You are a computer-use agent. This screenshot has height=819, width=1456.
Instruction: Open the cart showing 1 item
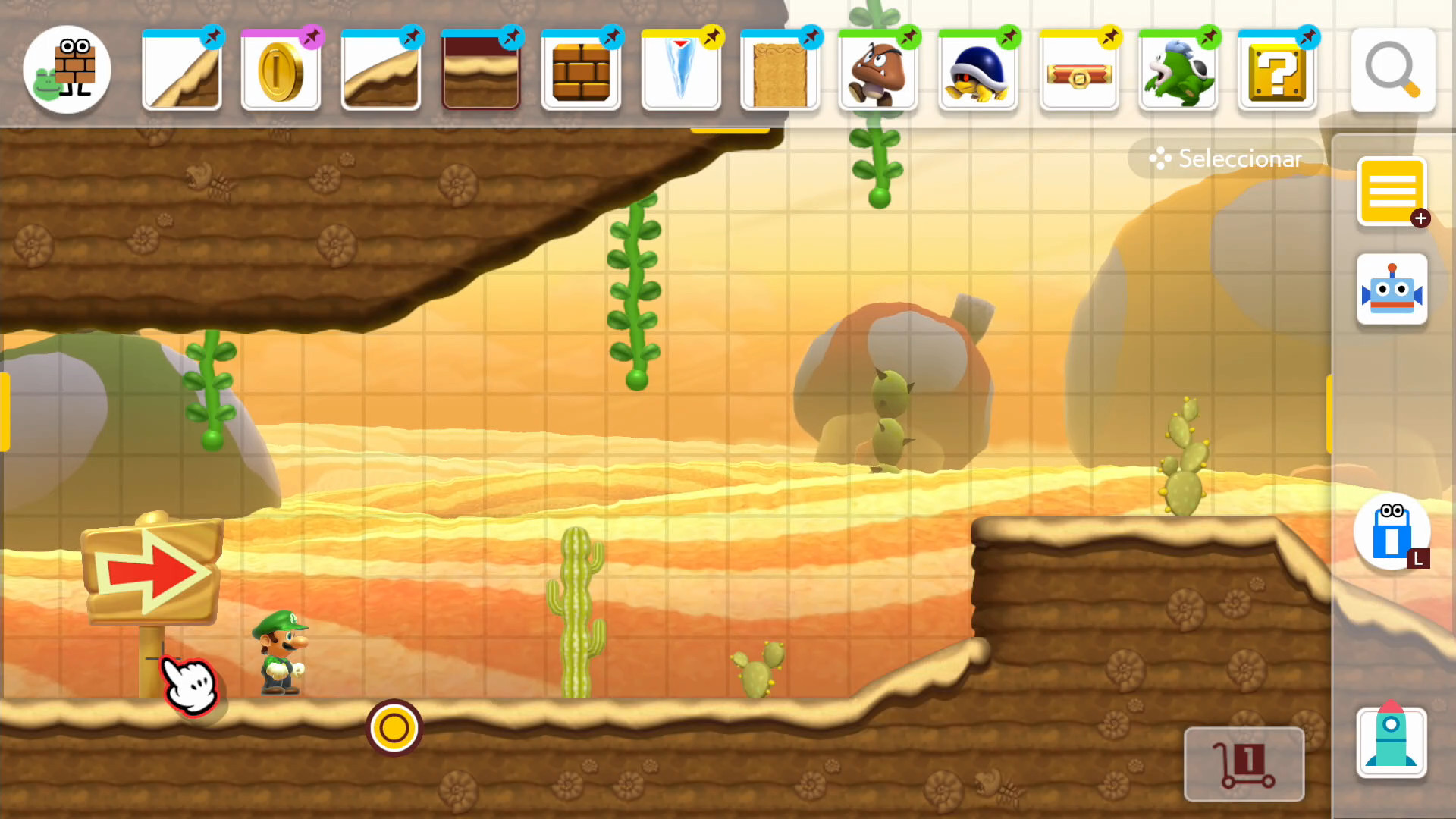pyautogui.click(x=1244, y=762)
